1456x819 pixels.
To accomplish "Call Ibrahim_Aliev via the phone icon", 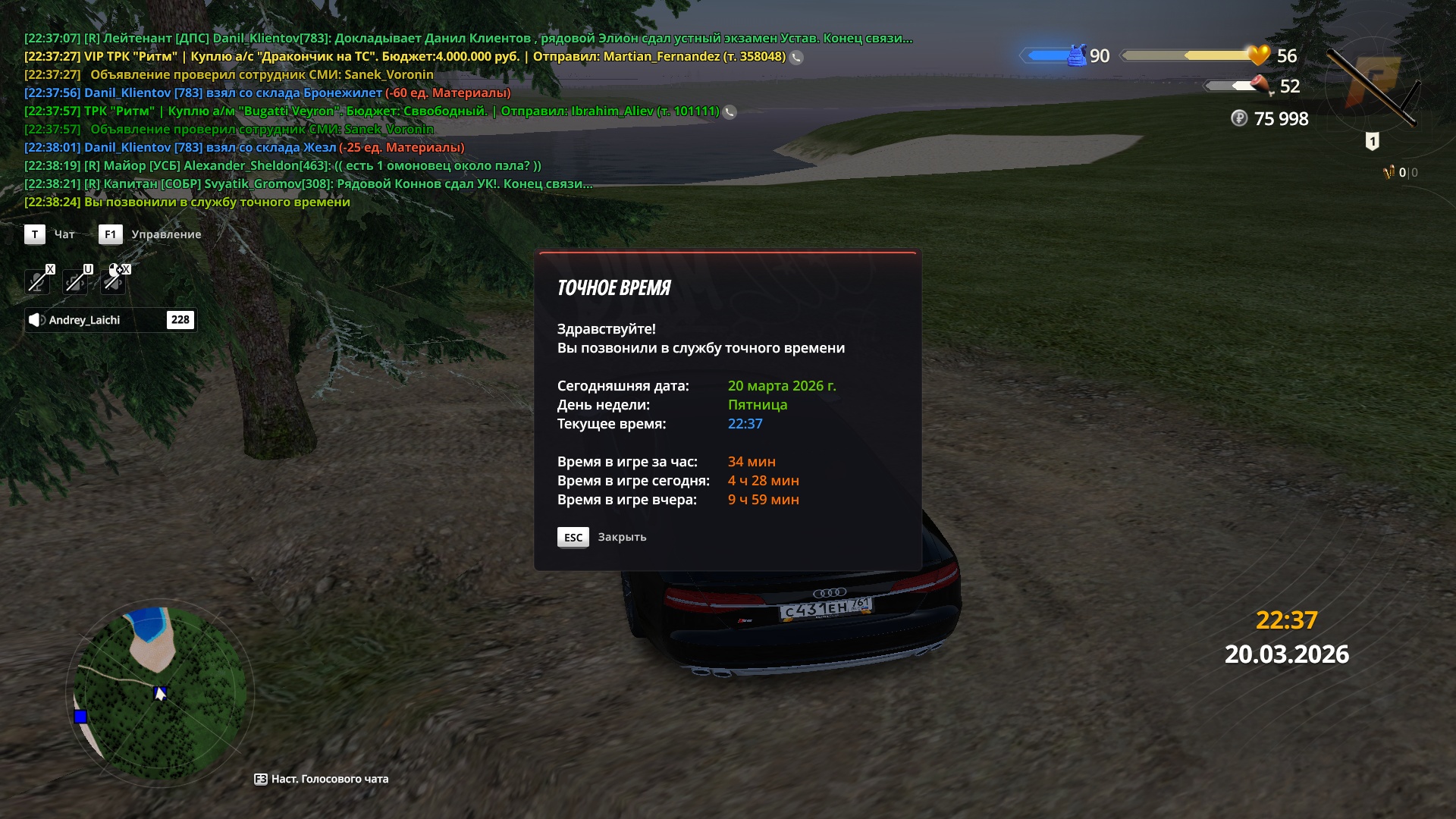I will click(x=730, y=112).
